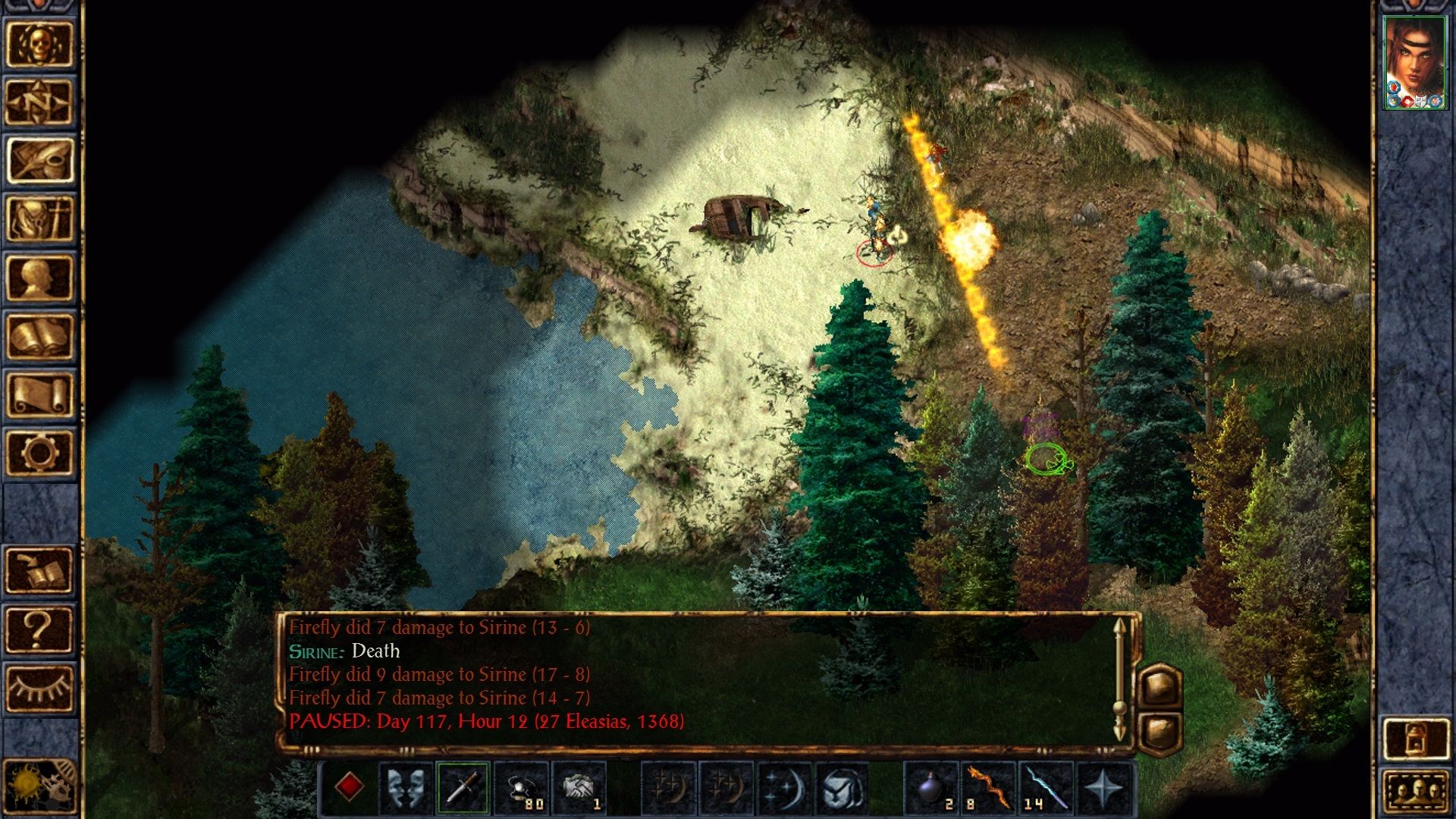
Task: Open the inventory screen button
Action: coord(39,219)
